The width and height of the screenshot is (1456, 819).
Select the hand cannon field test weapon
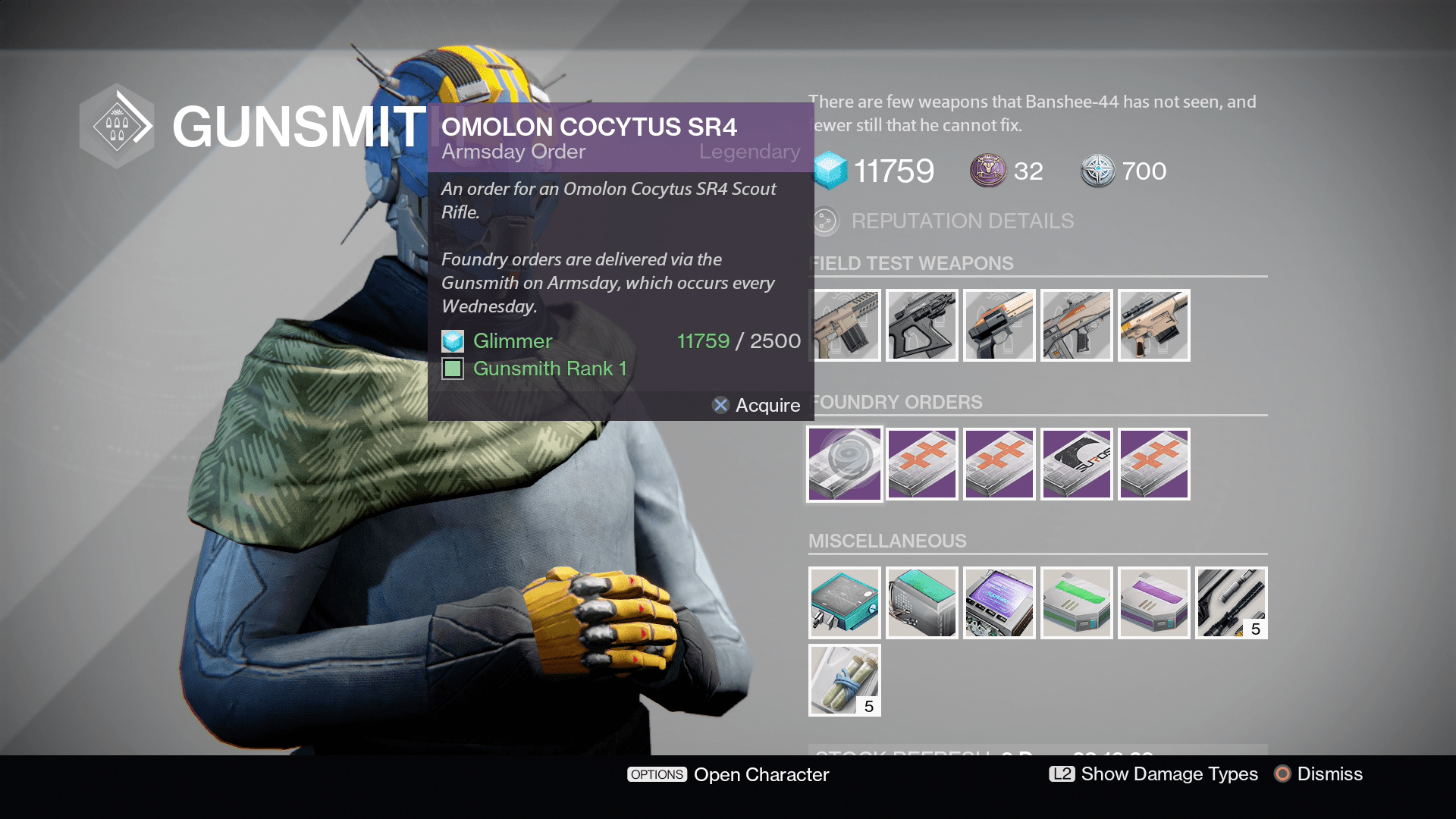point(999,325)
